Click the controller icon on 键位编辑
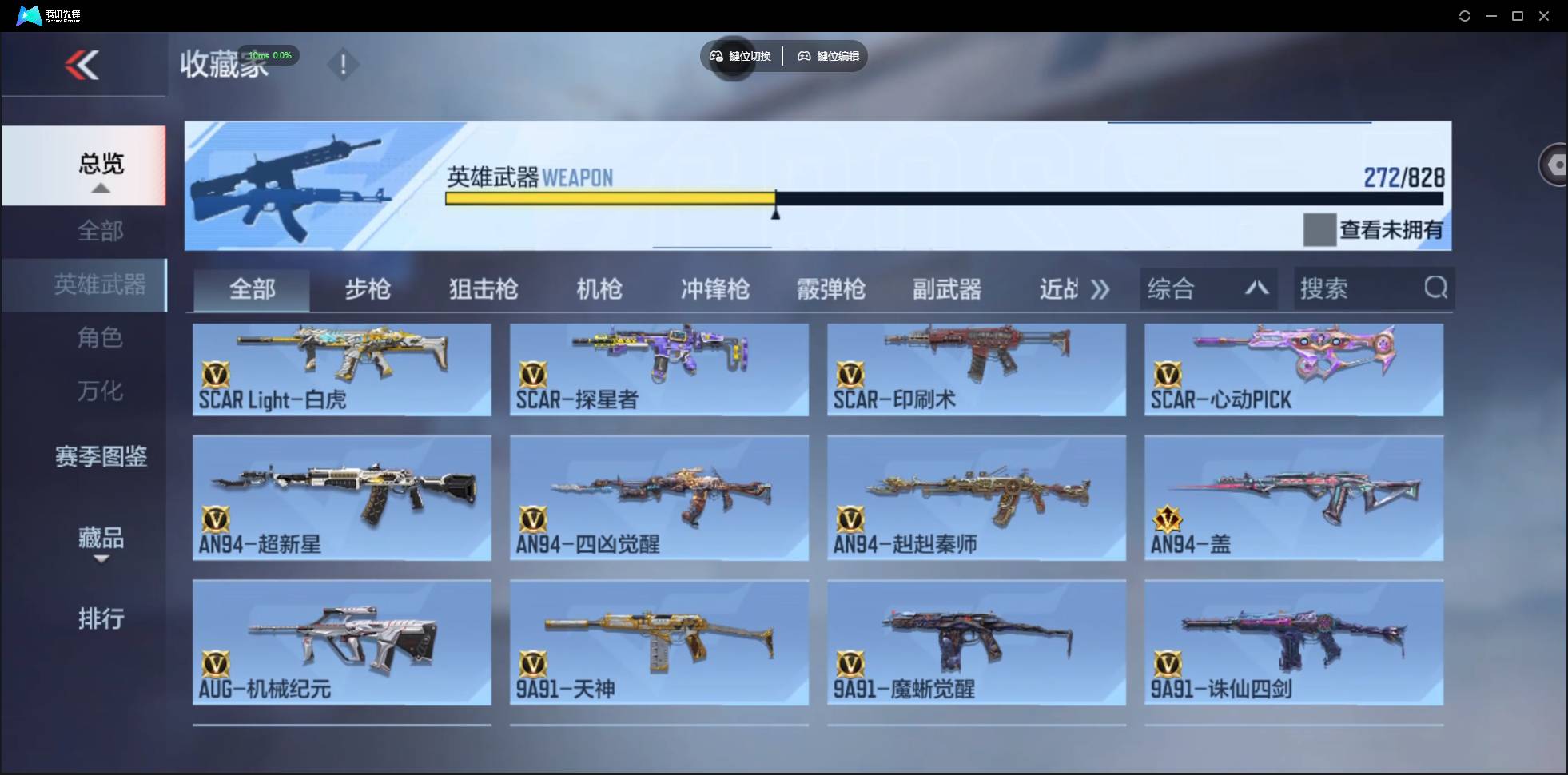 pyautogui.click(x=804, y=56)
